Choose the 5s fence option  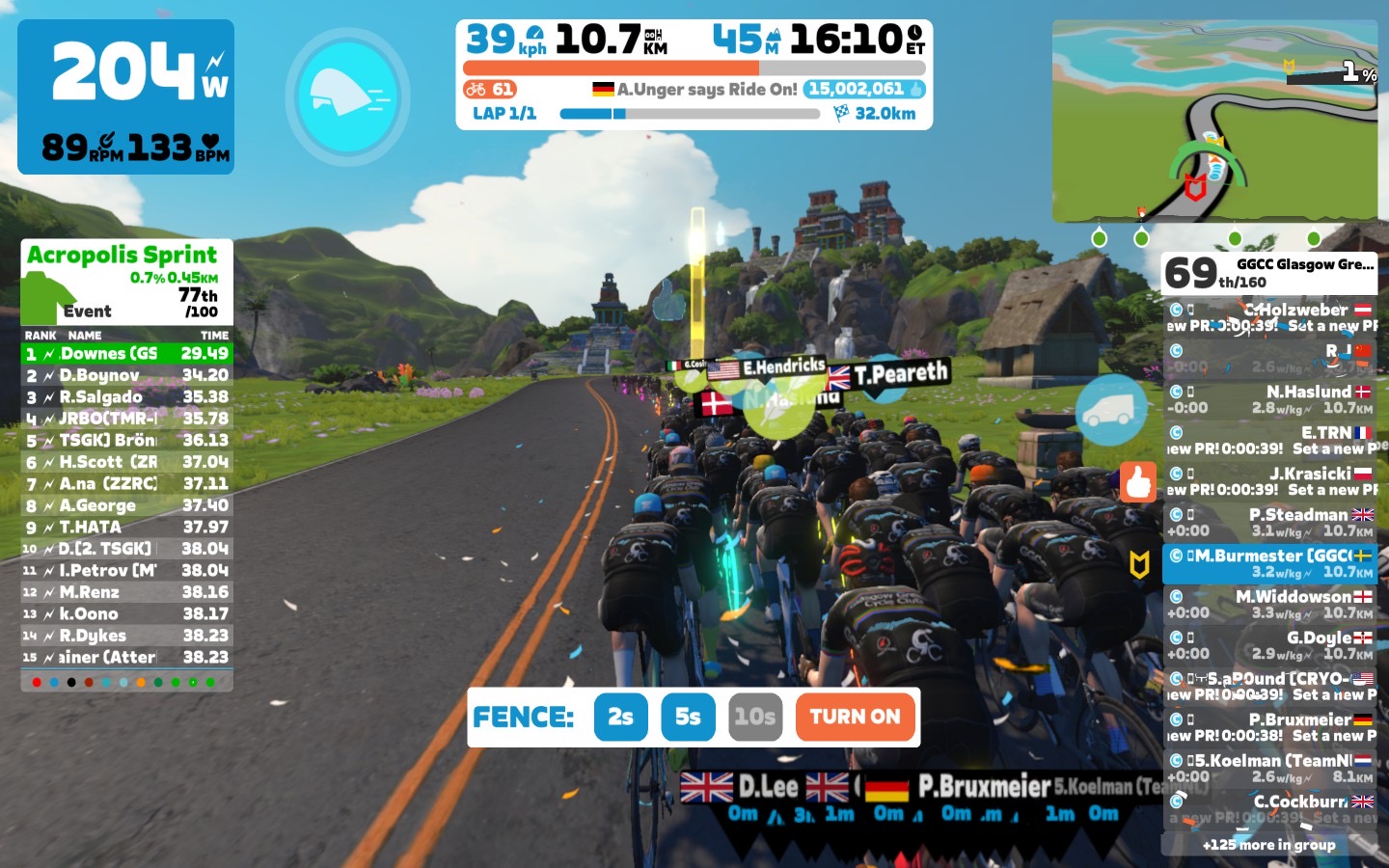[688, 717]
